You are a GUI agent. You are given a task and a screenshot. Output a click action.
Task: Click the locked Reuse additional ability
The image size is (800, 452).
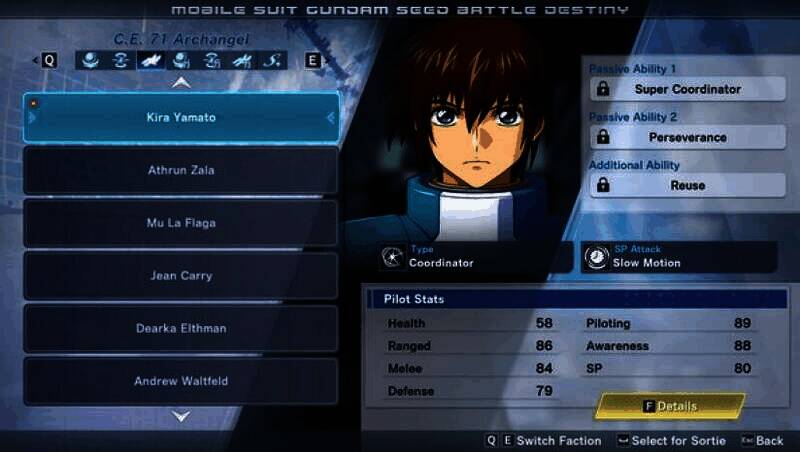(x=687, y=185)
